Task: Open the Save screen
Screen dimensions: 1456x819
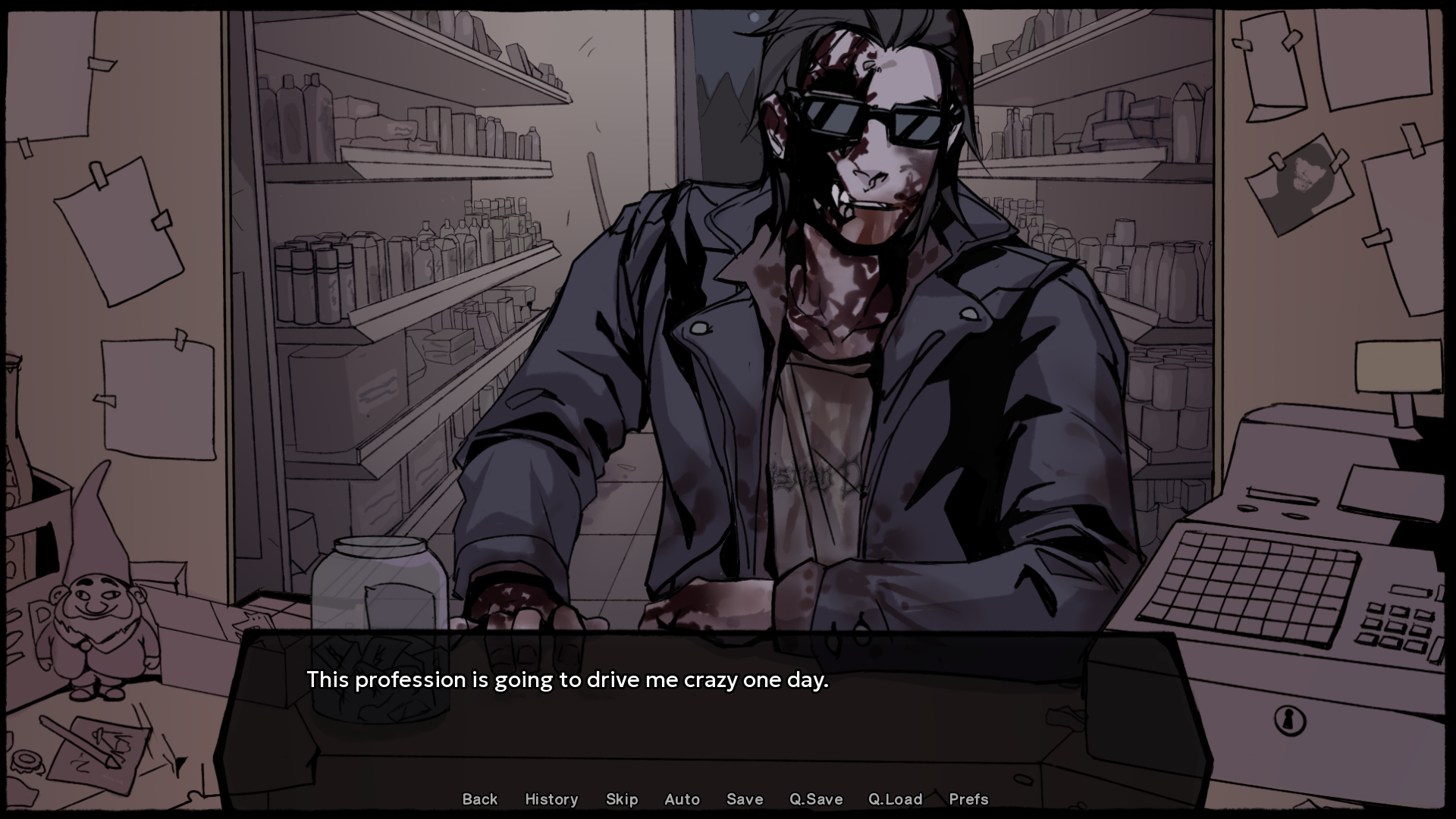Action: pyautogui.click(x=744, y=799)
